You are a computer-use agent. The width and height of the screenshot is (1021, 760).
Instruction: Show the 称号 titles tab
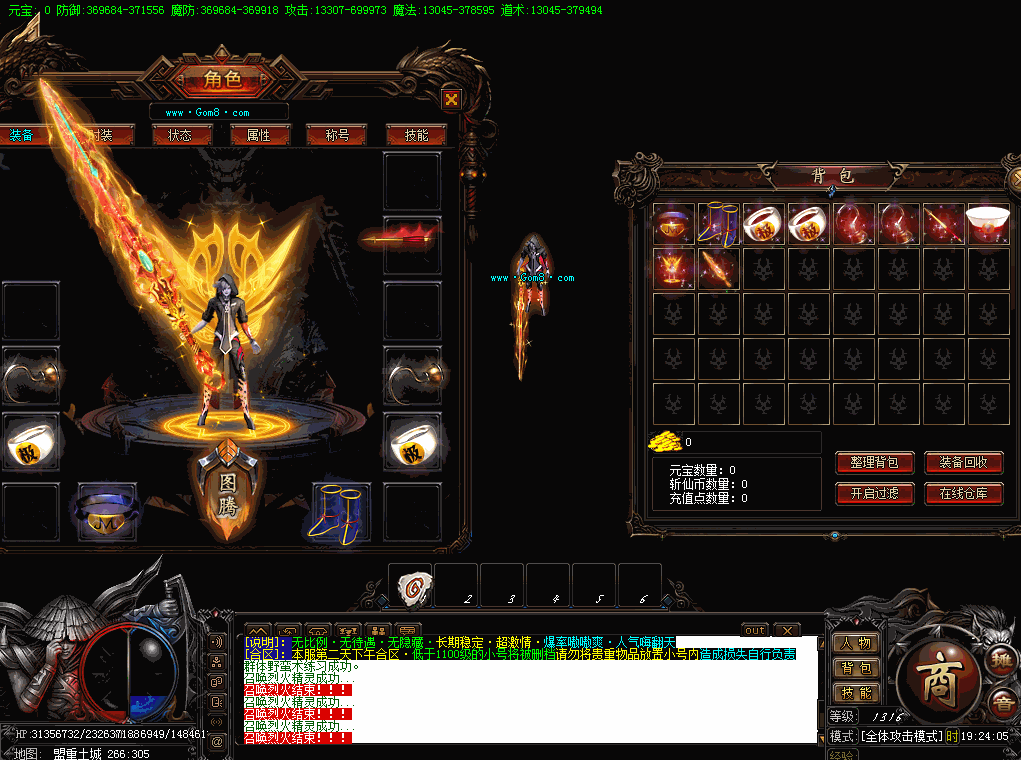338,135
